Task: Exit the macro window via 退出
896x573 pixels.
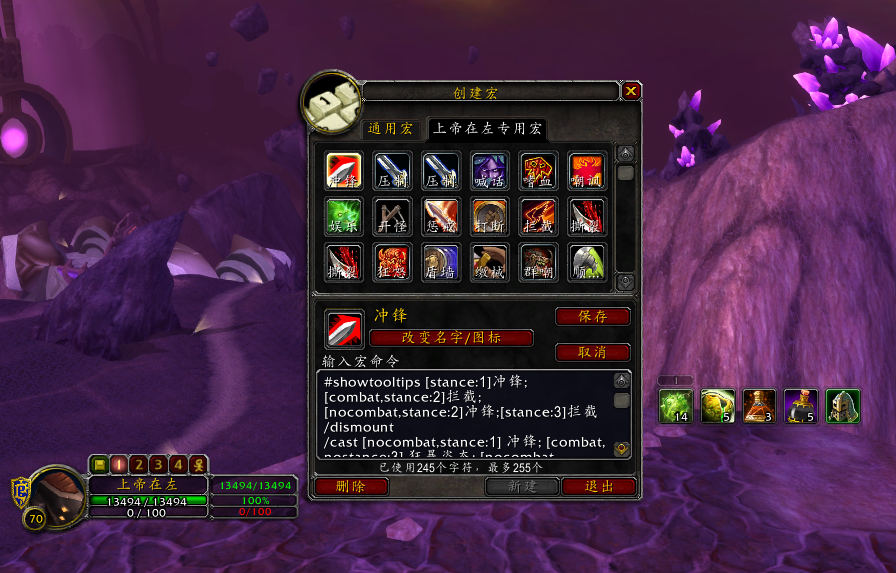Action: tap(599, 487)
